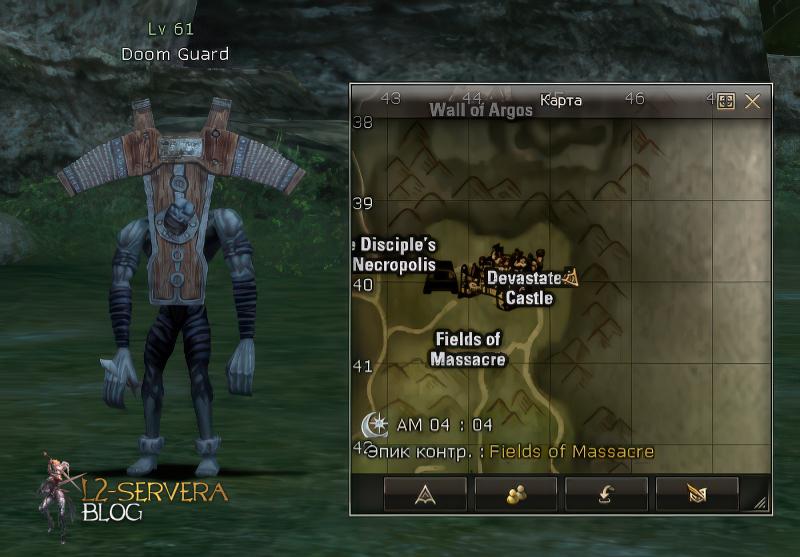Click the Fields of Massacre map label

(x=468, y=349)
